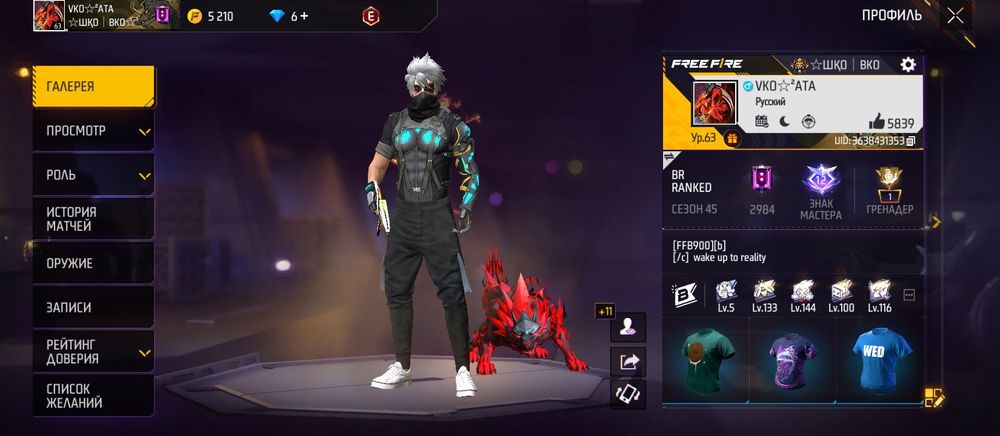Like the profile with thumbs-up
This screenshot has width=1000, height=436.
(877, 121)
